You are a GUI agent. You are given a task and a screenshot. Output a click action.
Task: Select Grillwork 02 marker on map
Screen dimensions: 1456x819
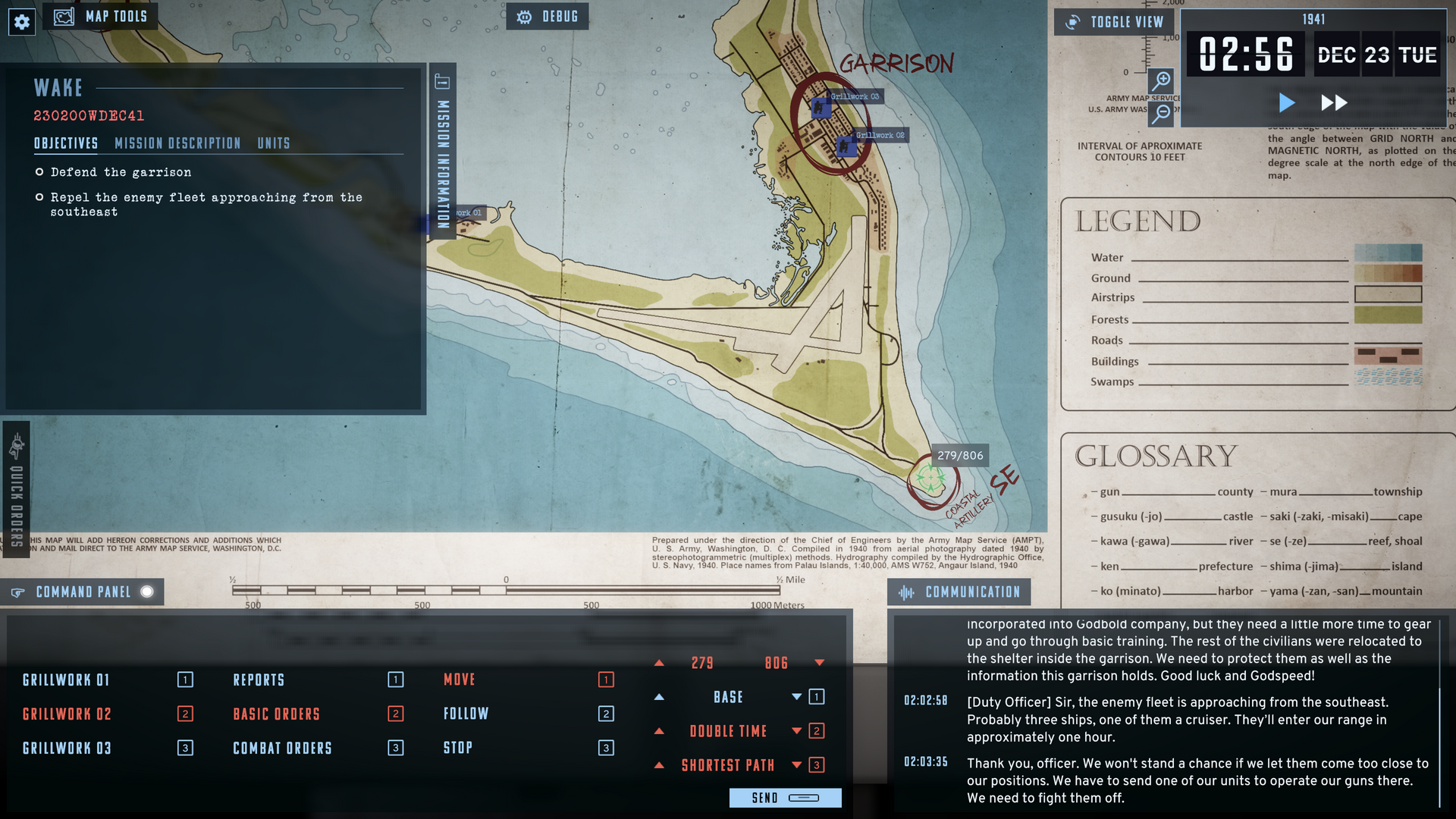tap(846, 145)
